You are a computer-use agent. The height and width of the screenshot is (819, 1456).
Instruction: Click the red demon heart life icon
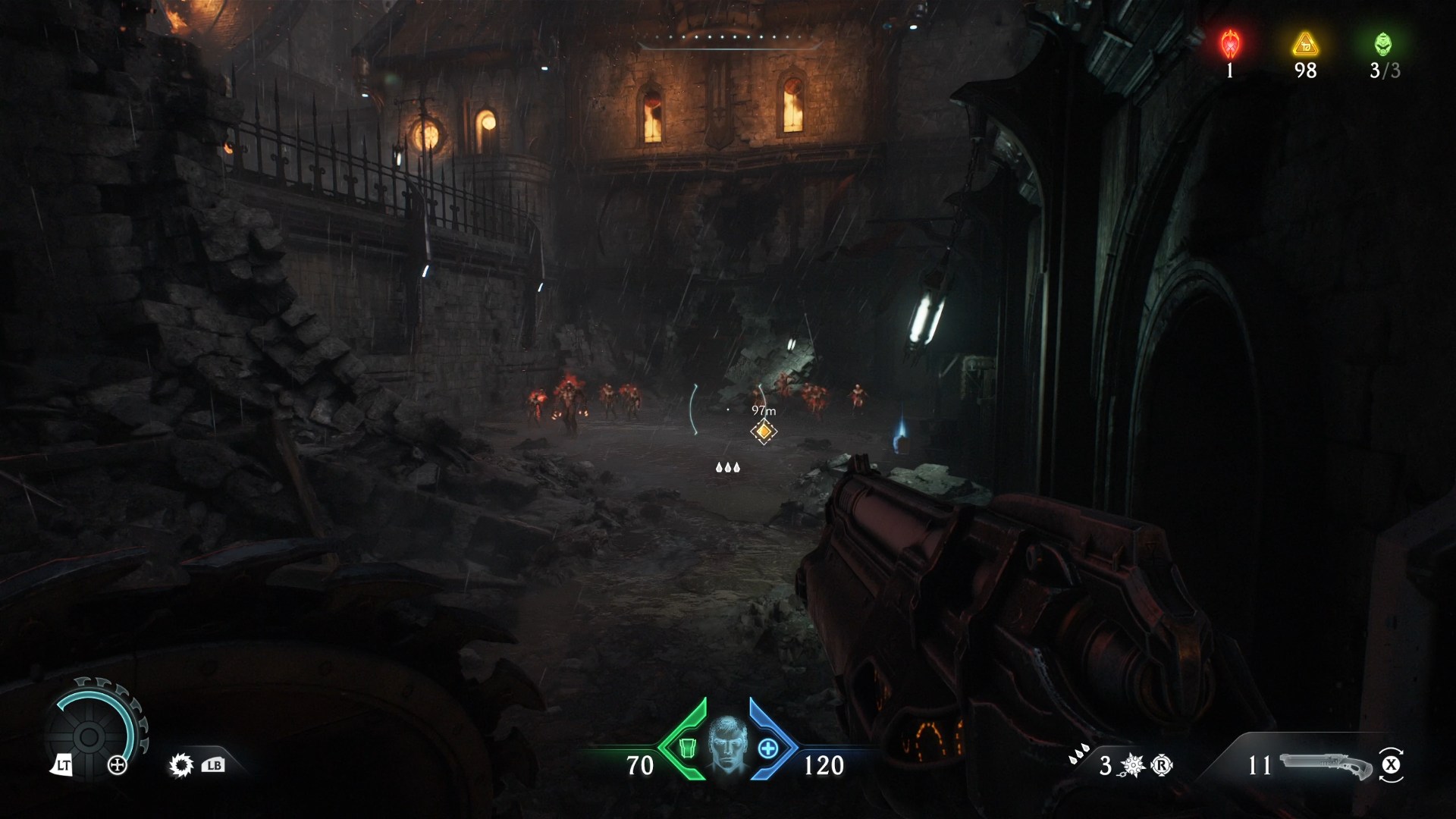1229,42
